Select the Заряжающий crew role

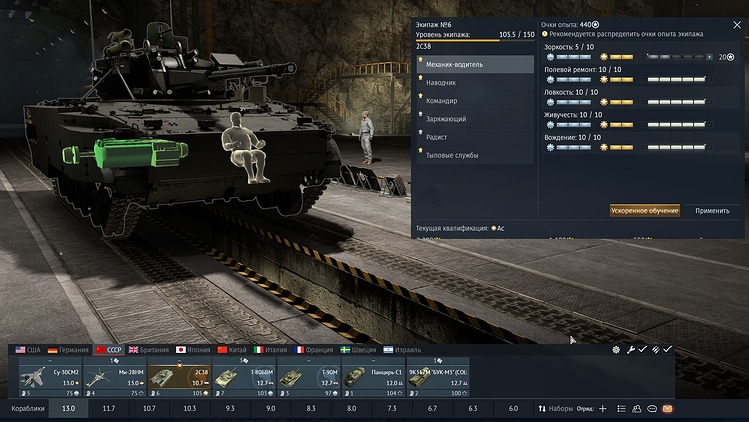pos(475,119)
